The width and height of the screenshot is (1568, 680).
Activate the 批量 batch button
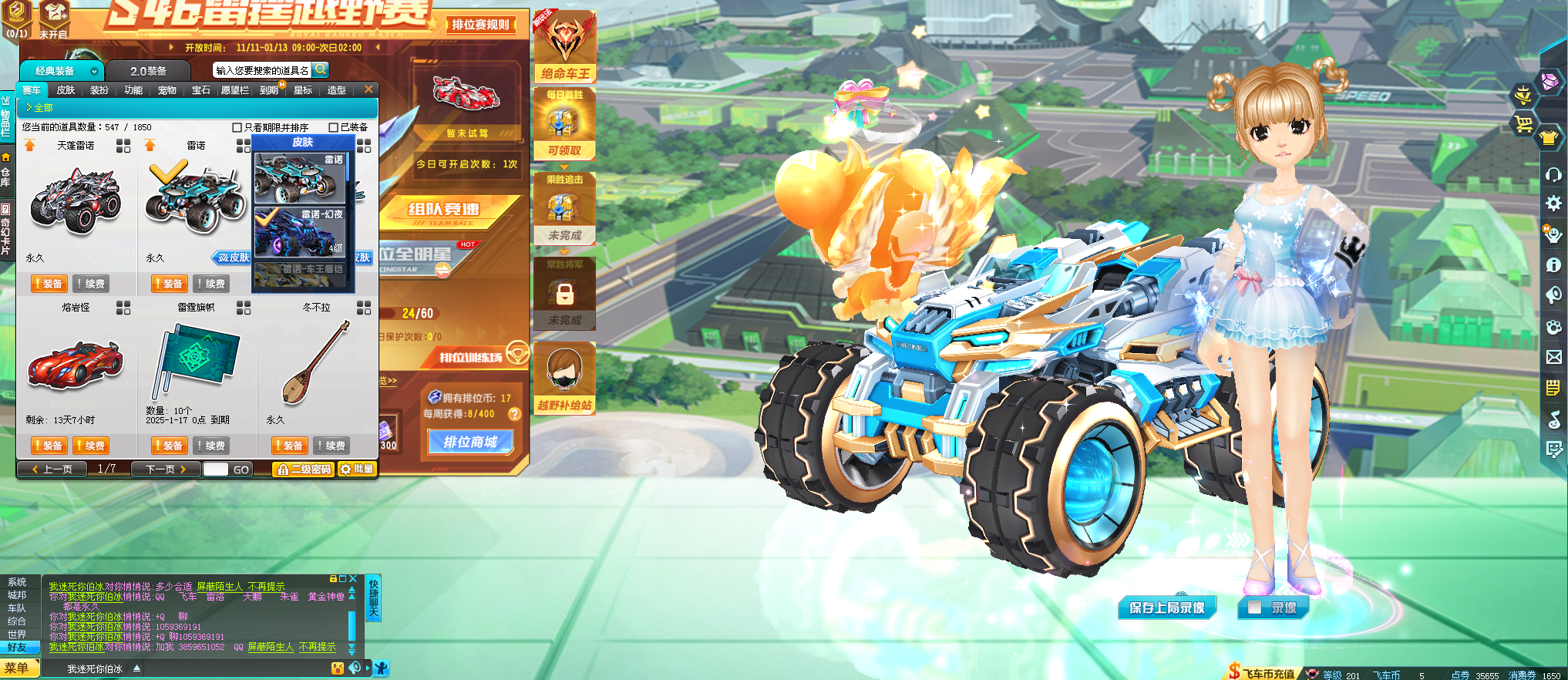click(357, 469)
